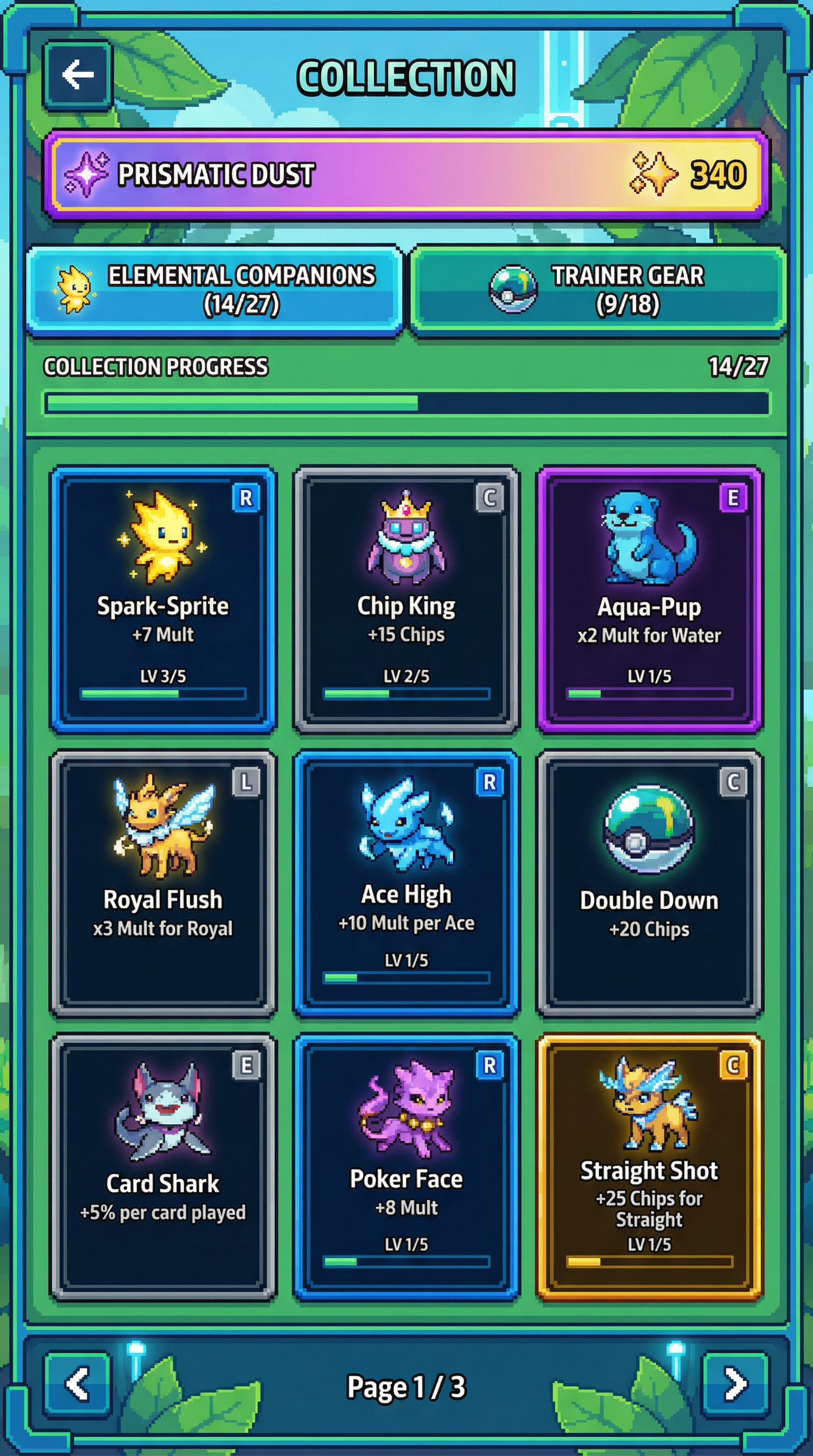View the Ace High card
This screenshot has width=813, height=1456.
click(406, 883)
